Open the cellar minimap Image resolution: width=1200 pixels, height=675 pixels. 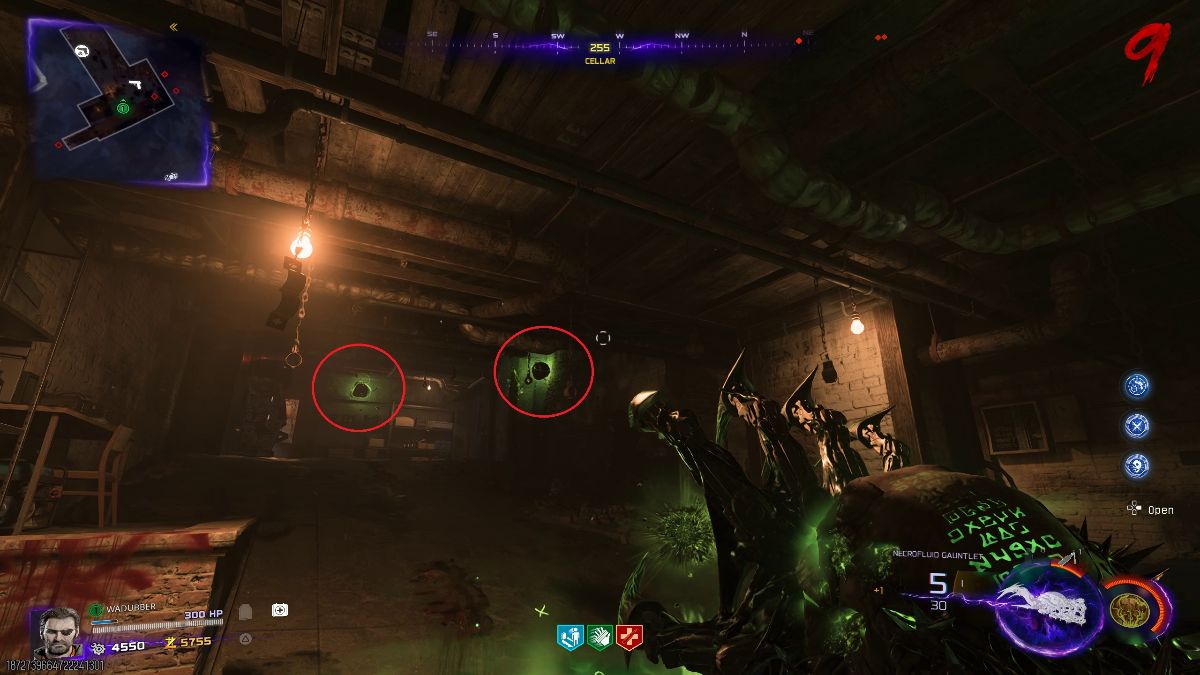click(118, 102)
